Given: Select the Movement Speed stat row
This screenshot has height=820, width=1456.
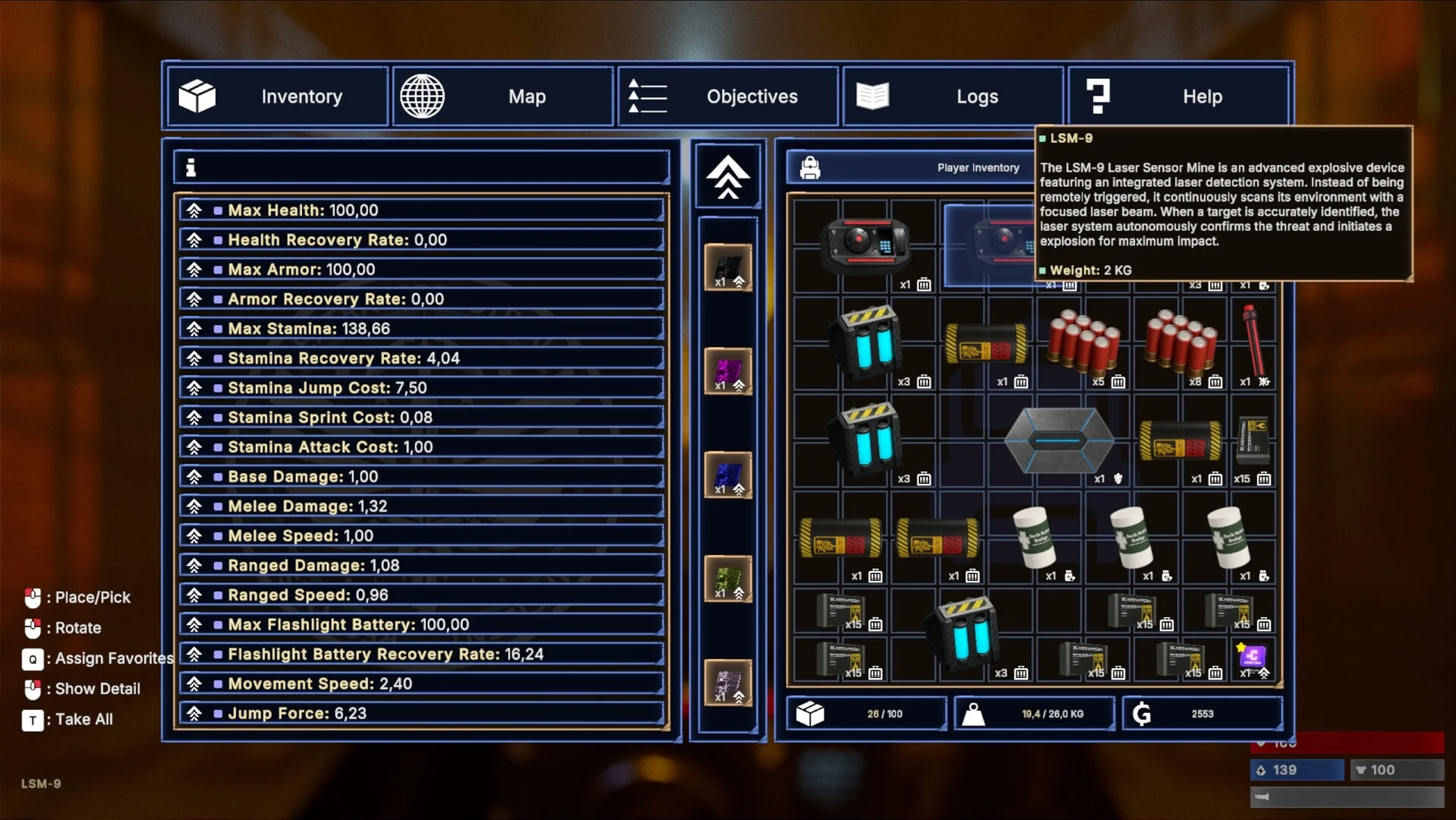Looking at the screenshot, I should click(x=422, y=684).
